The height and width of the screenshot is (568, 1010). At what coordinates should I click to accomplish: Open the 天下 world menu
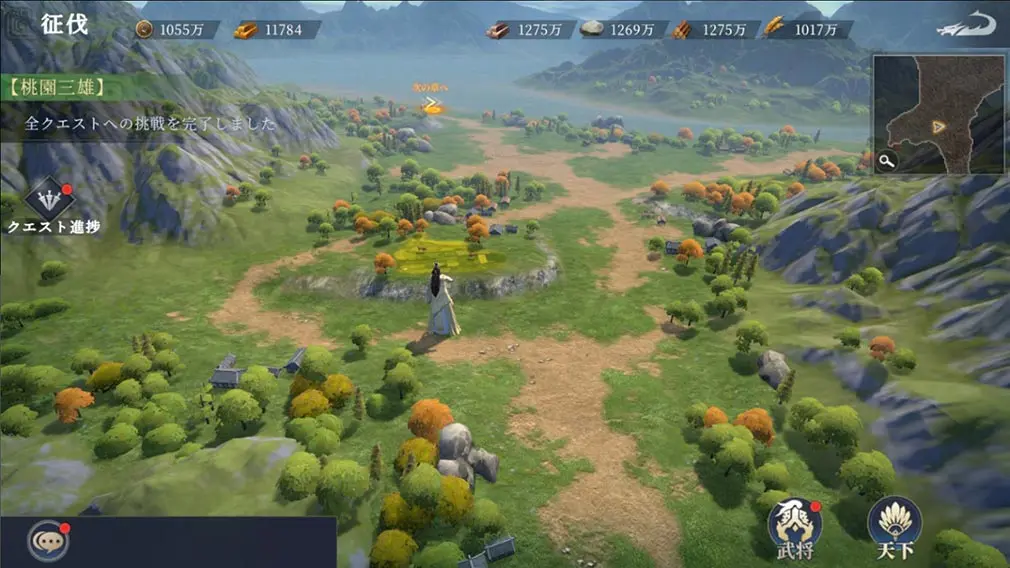(894, 521)
